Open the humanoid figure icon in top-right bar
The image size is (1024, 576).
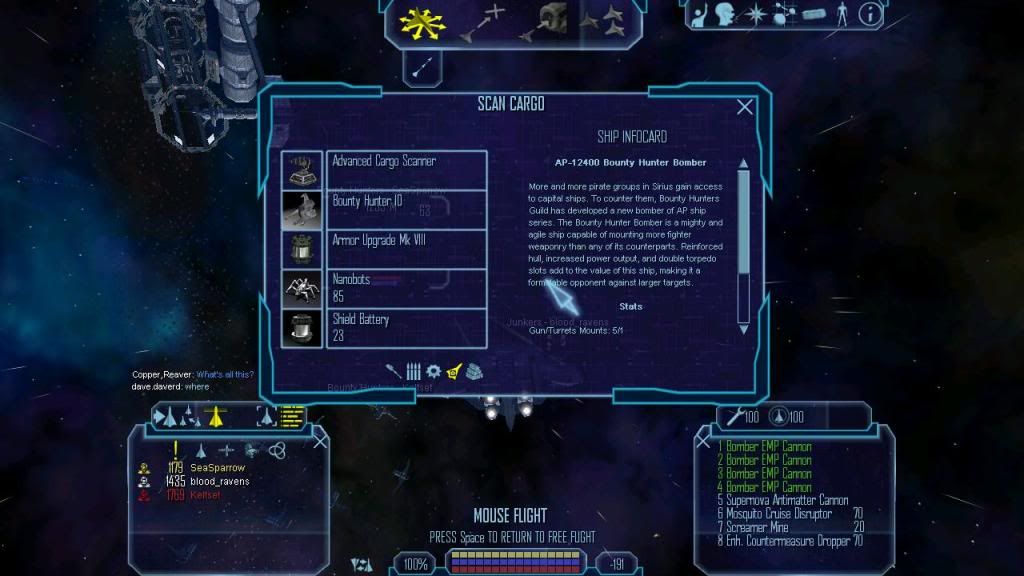tap(840, 15)
